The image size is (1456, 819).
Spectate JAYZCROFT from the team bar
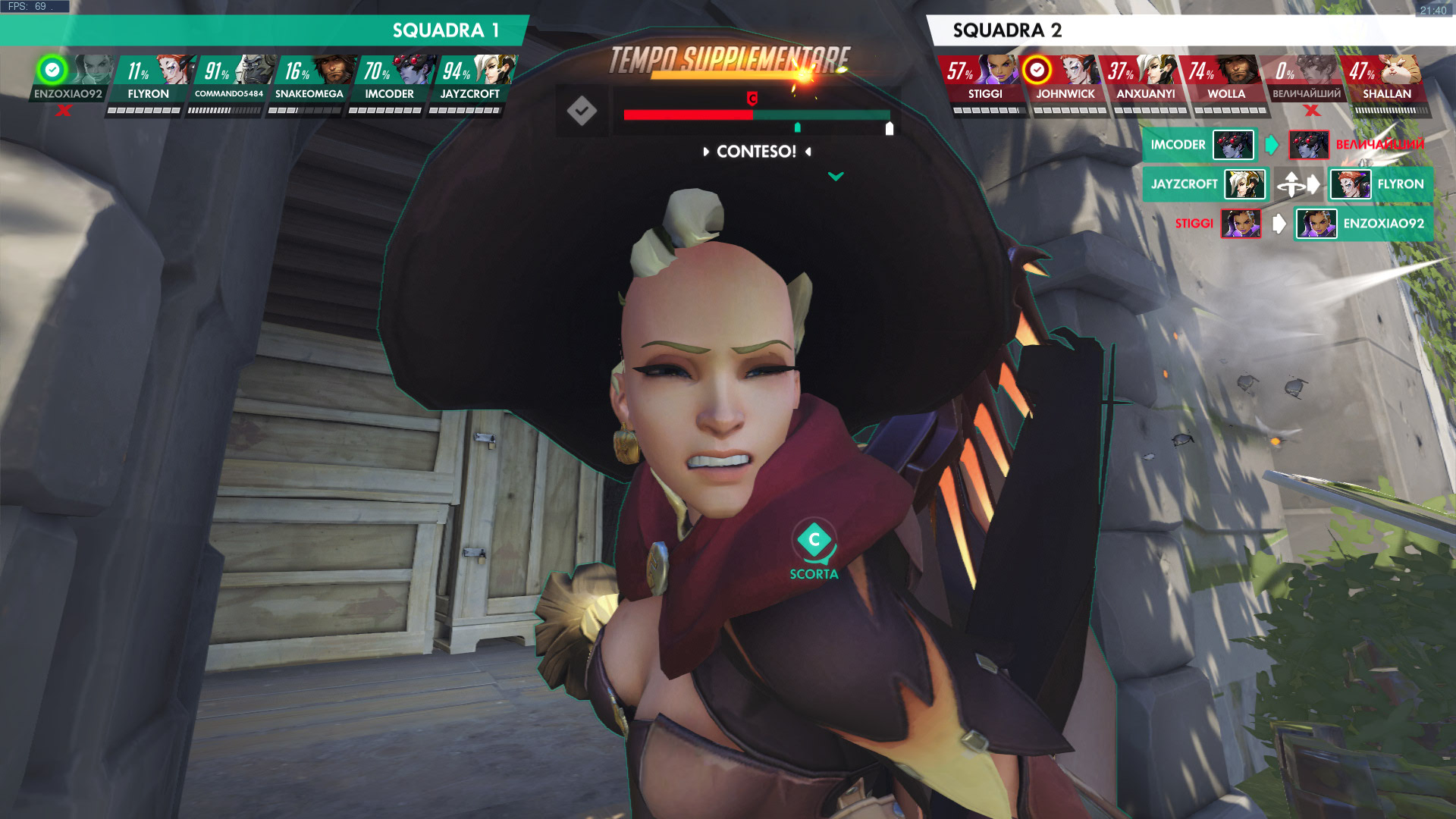pos(470,79)
